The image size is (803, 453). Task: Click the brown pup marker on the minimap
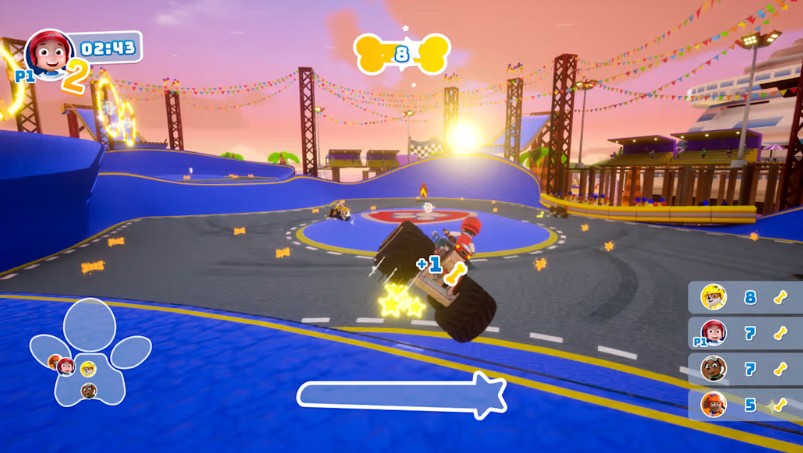[89, 390]
